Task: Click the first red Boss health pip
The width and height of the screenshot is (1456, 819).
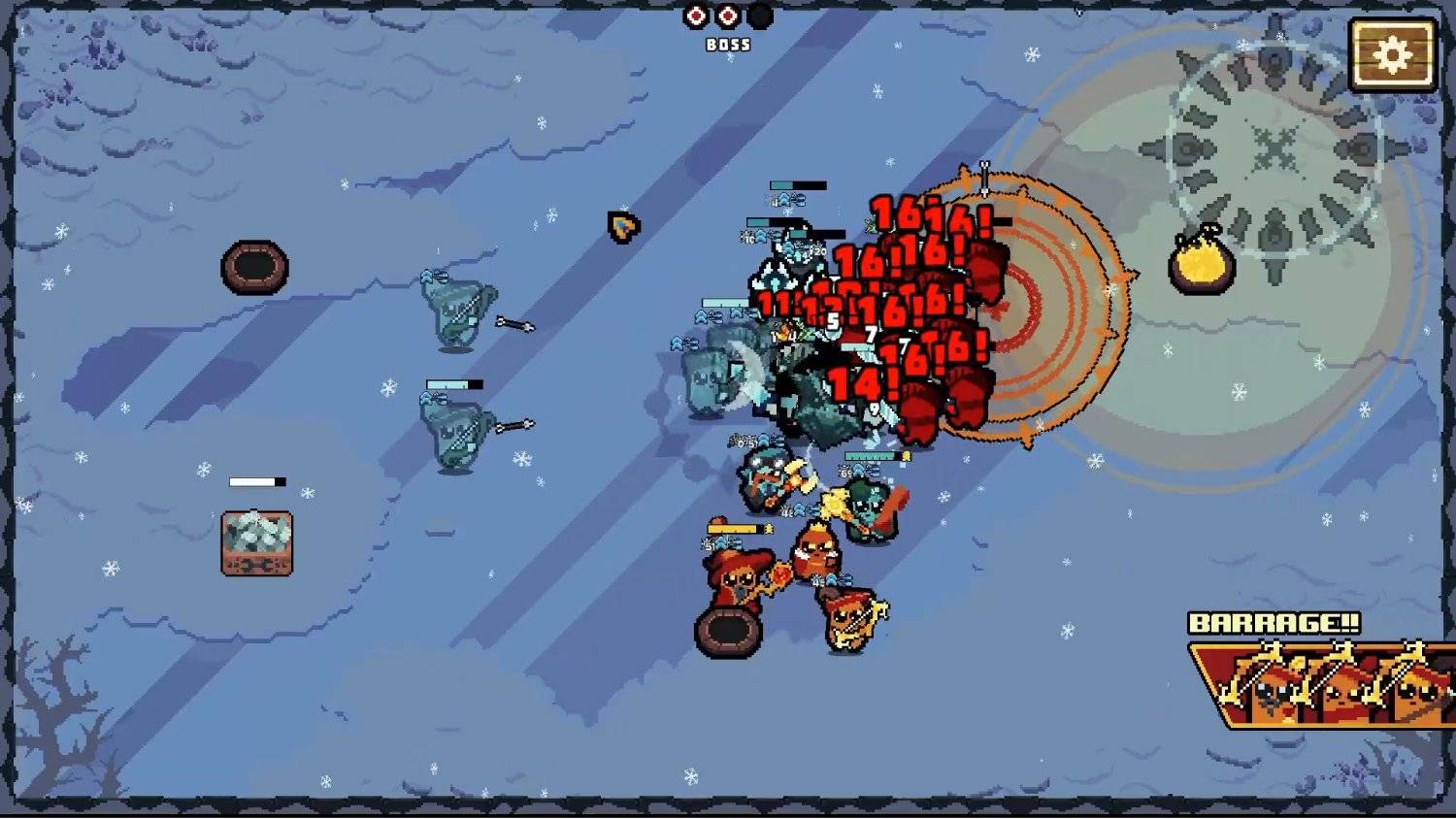Action: [x=695, y=16]
